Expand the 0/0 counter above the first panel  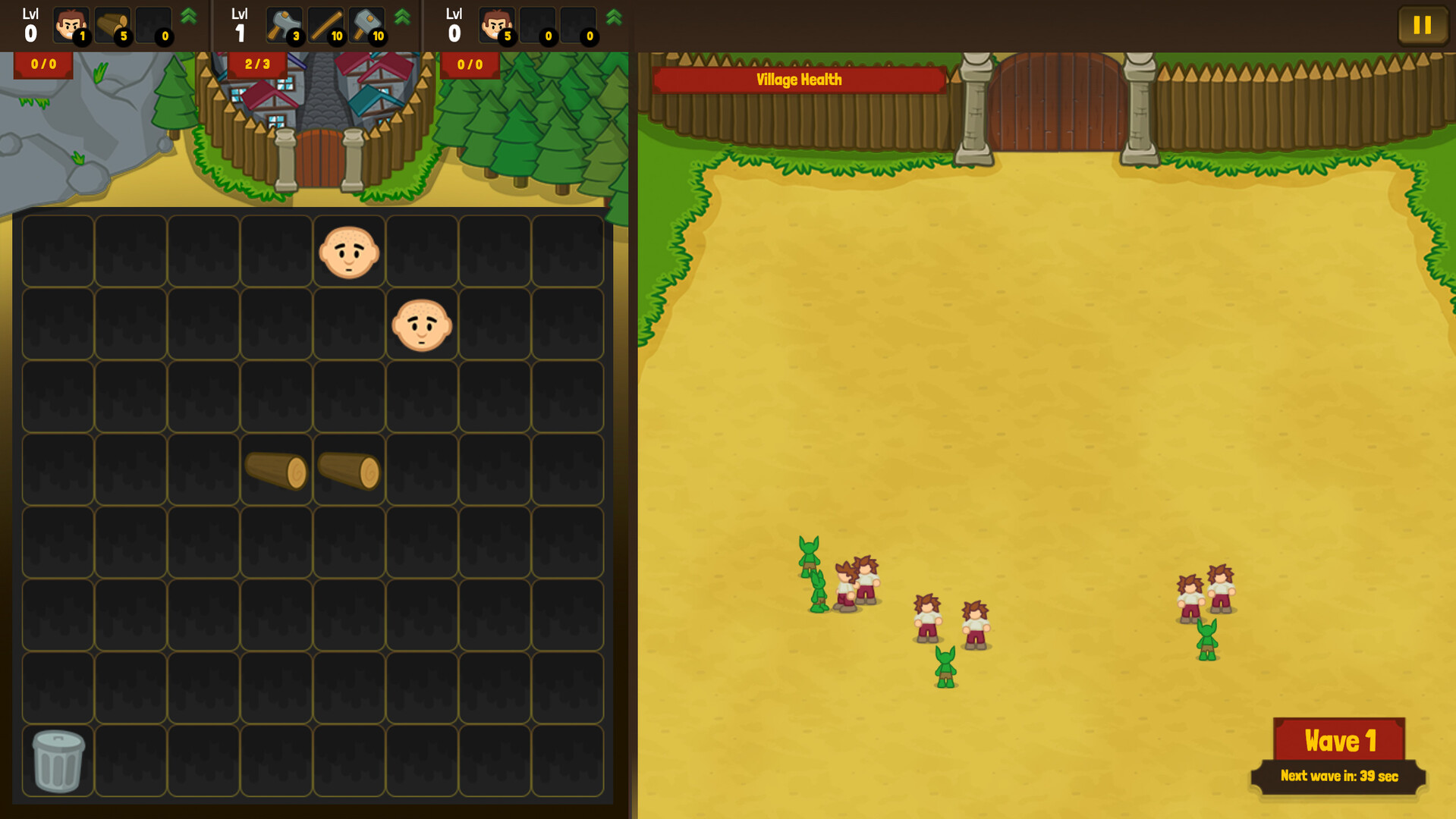point(42,64)
